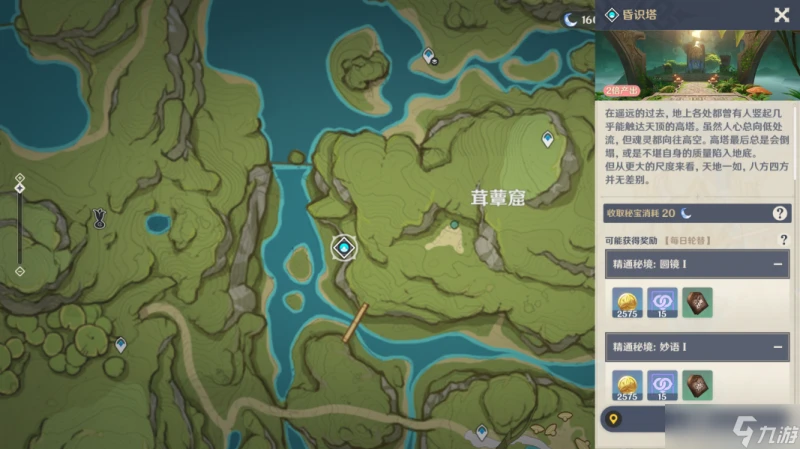Pick the teleport waypoint in the southwest mushroom forest
The width and height of the screenshot is (800, 449).
(121, 344)
